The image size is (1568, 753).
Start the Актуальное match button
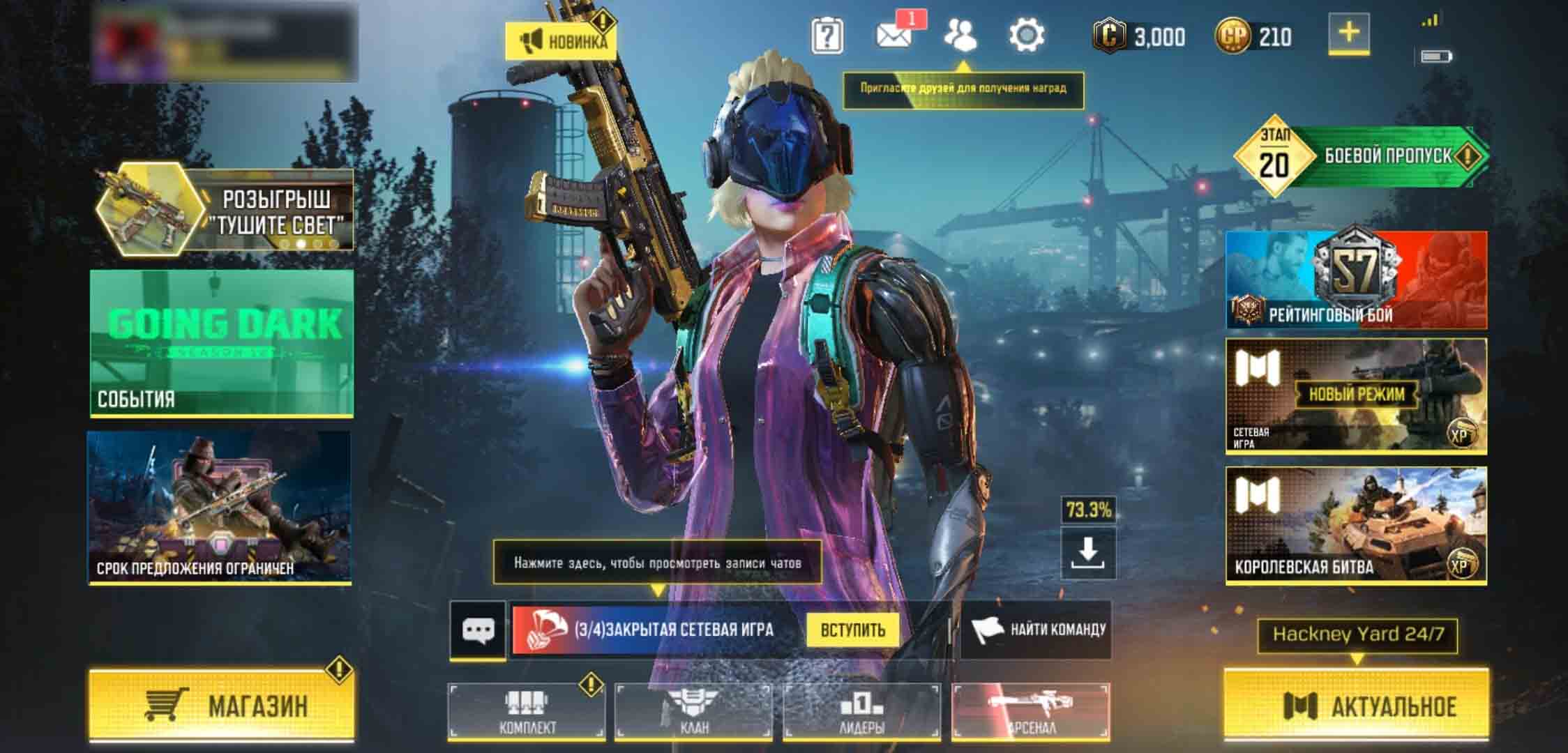[x=1356, y=705]
